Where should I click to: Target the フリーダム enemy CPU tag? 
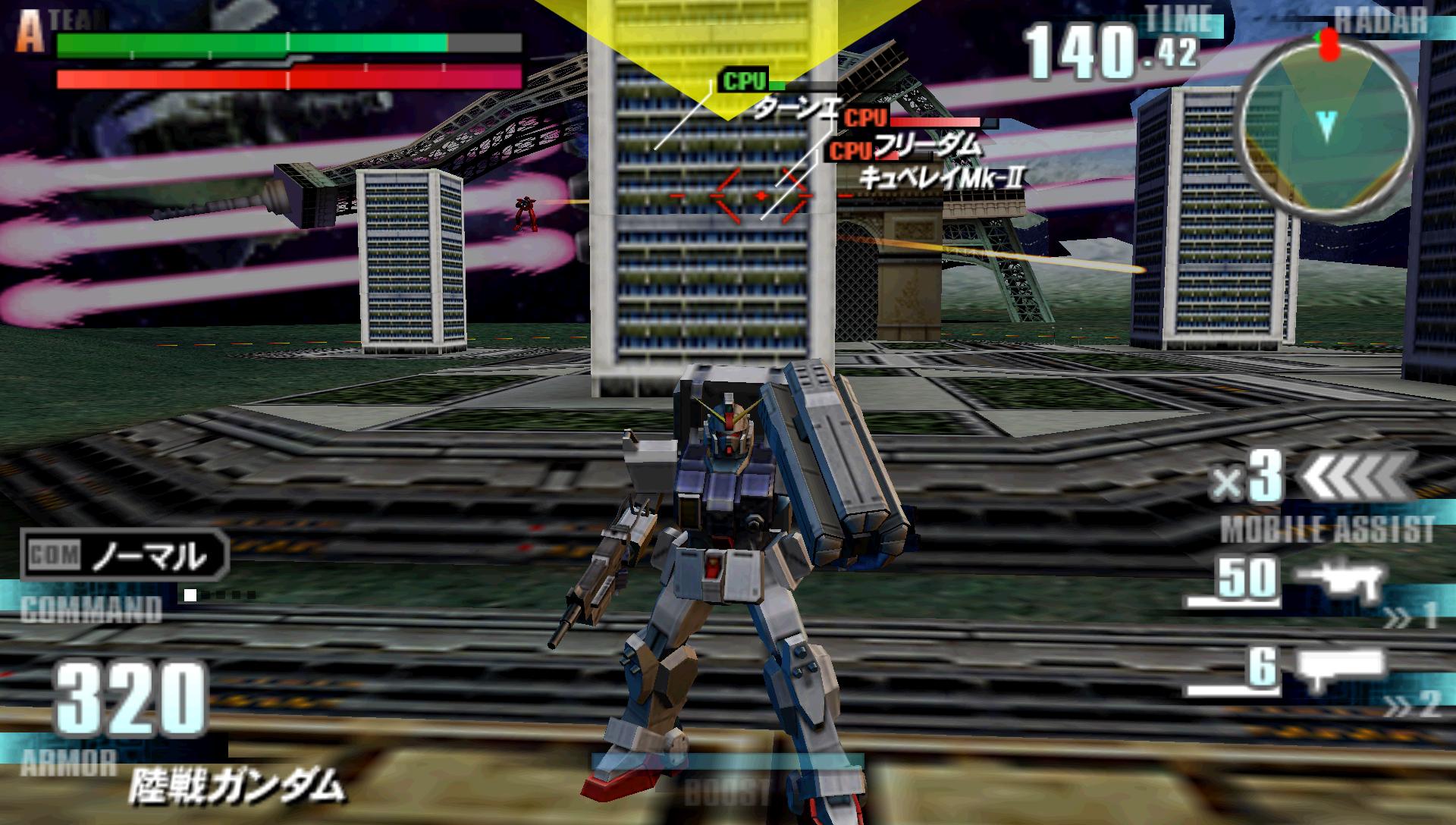864,119
